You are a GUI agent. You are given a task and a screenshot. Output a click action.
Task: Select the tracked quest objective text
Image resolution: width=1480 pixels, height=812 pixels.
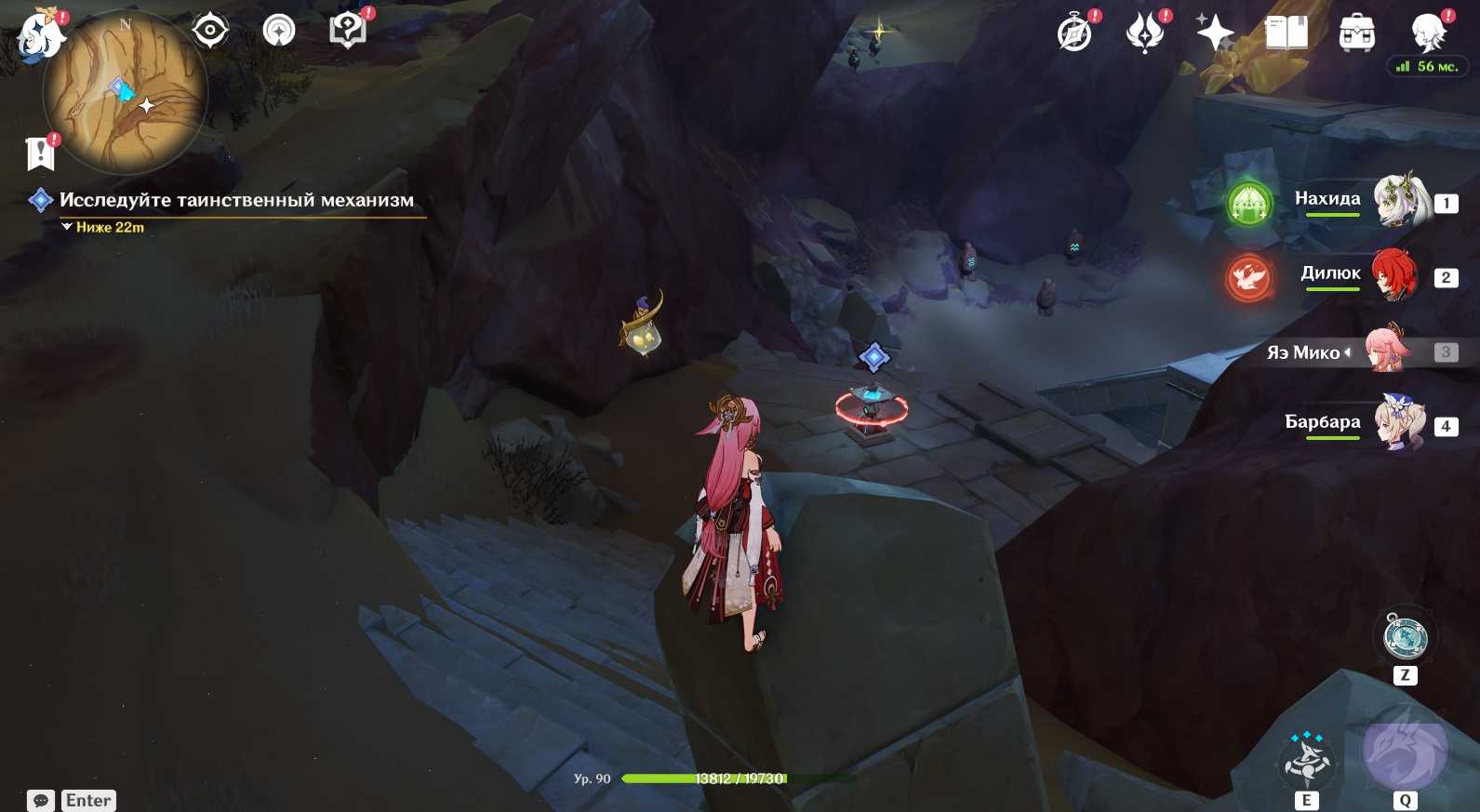(236, 200)
